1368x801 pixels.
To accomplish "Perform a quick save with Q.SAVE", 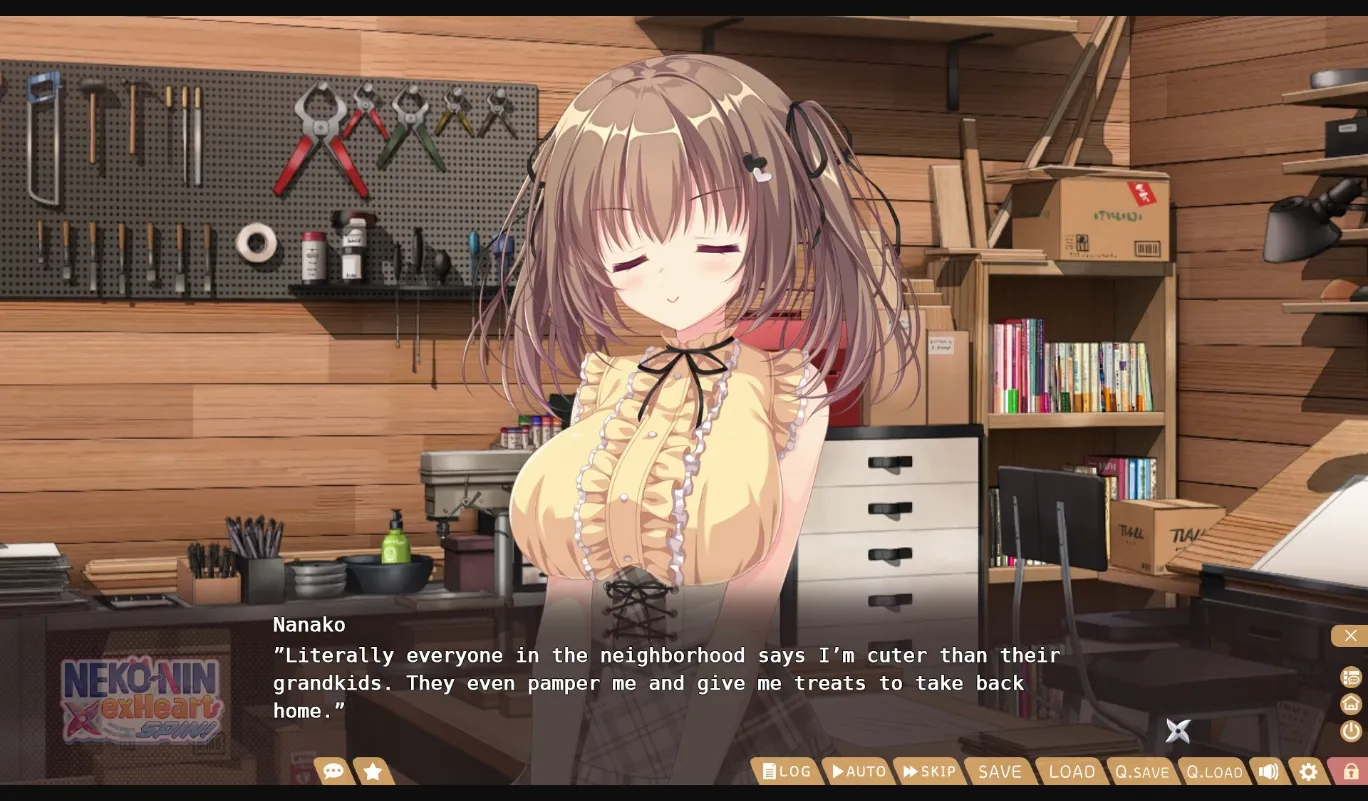I will tap(1141, 771).
